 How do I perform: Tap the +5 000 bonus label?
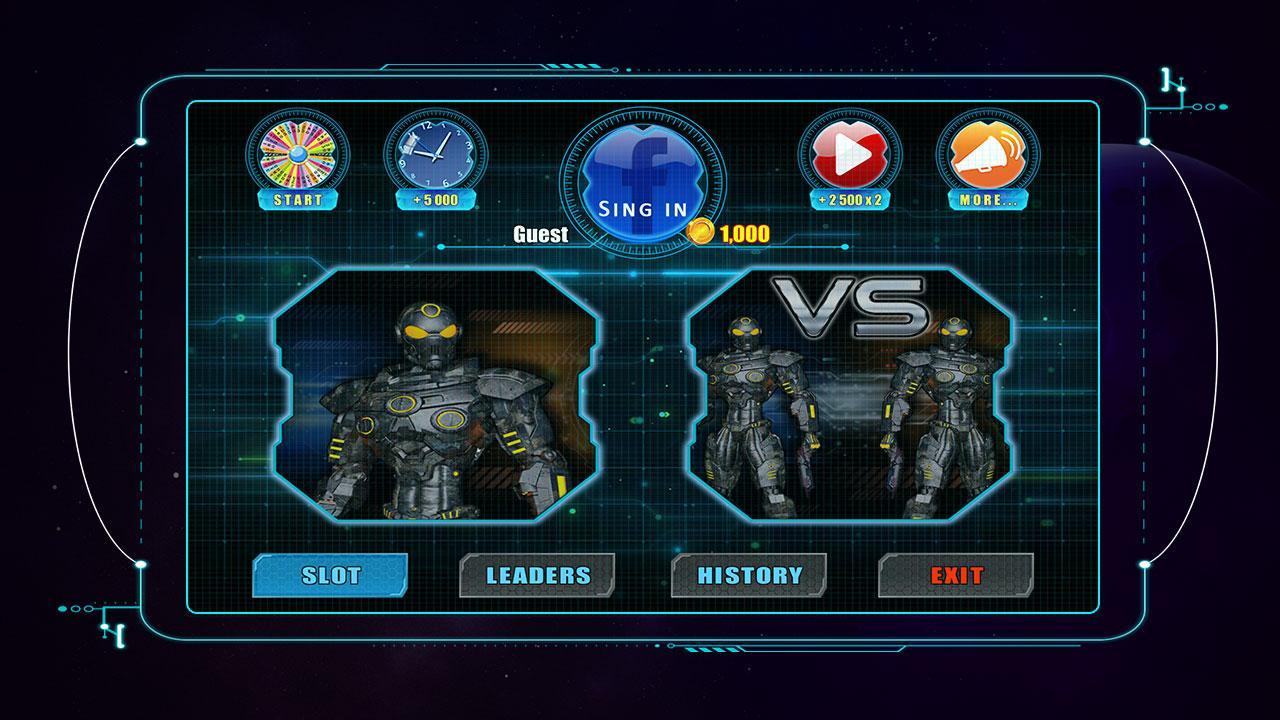430,198
